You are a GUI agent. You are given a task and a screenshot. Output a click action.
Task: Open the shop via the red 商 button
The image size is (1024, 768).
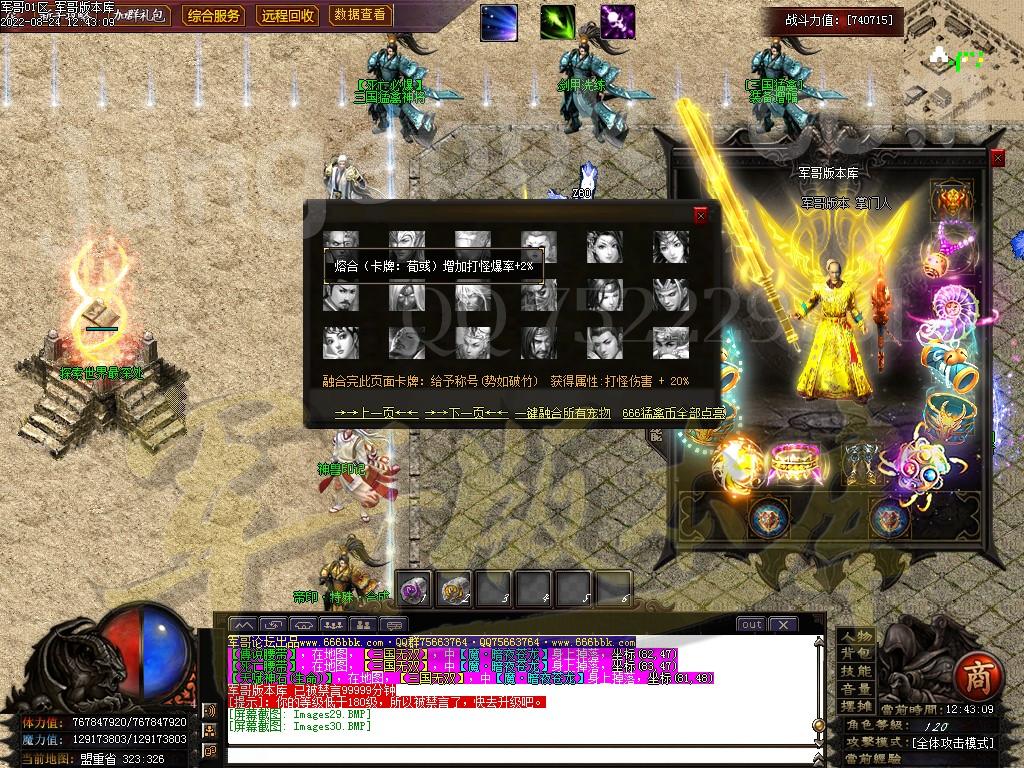click(x=972, y=677)
